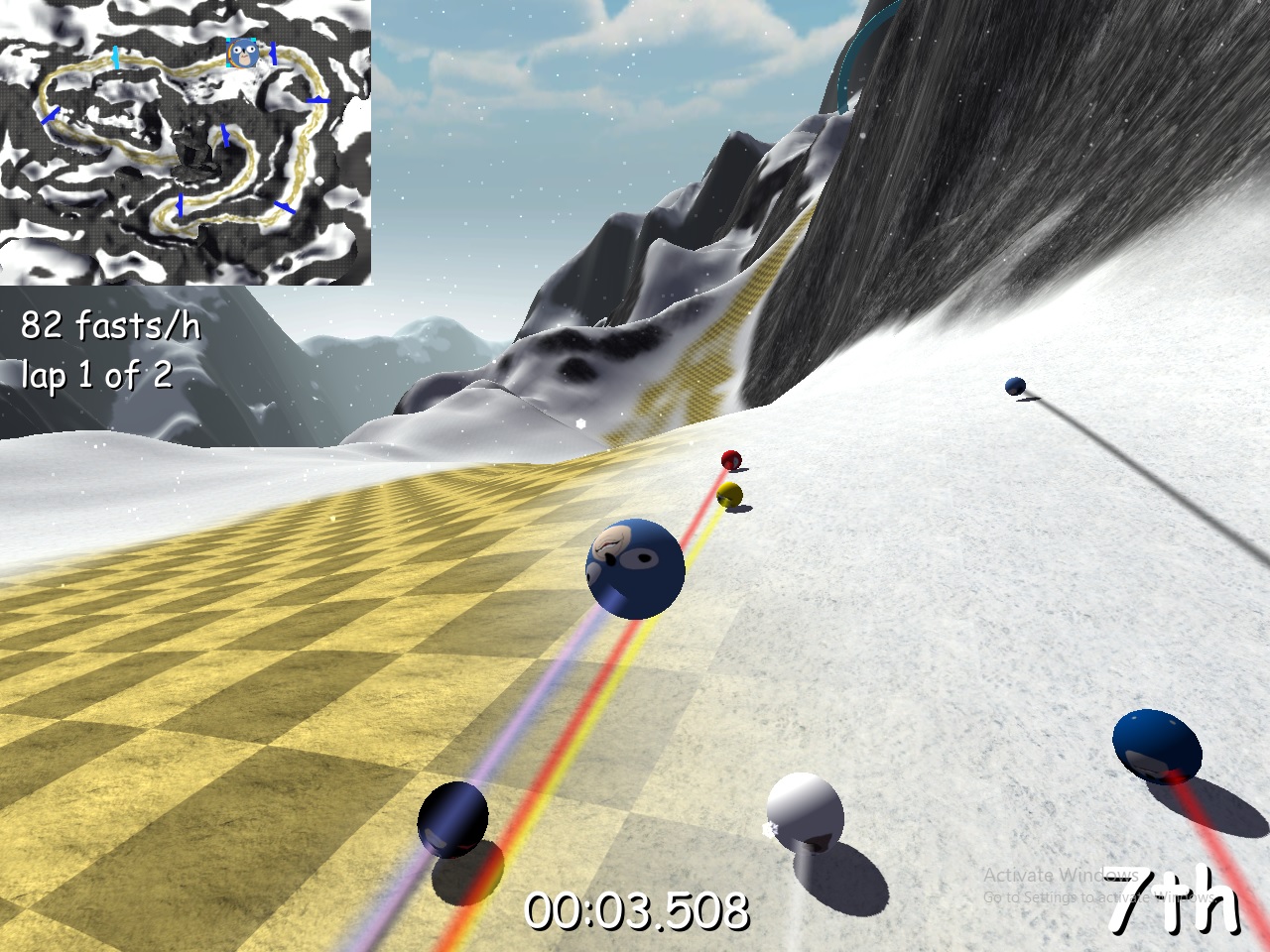
Task: Click the 82 fasts/h speed readout
Action: (111, 327)
